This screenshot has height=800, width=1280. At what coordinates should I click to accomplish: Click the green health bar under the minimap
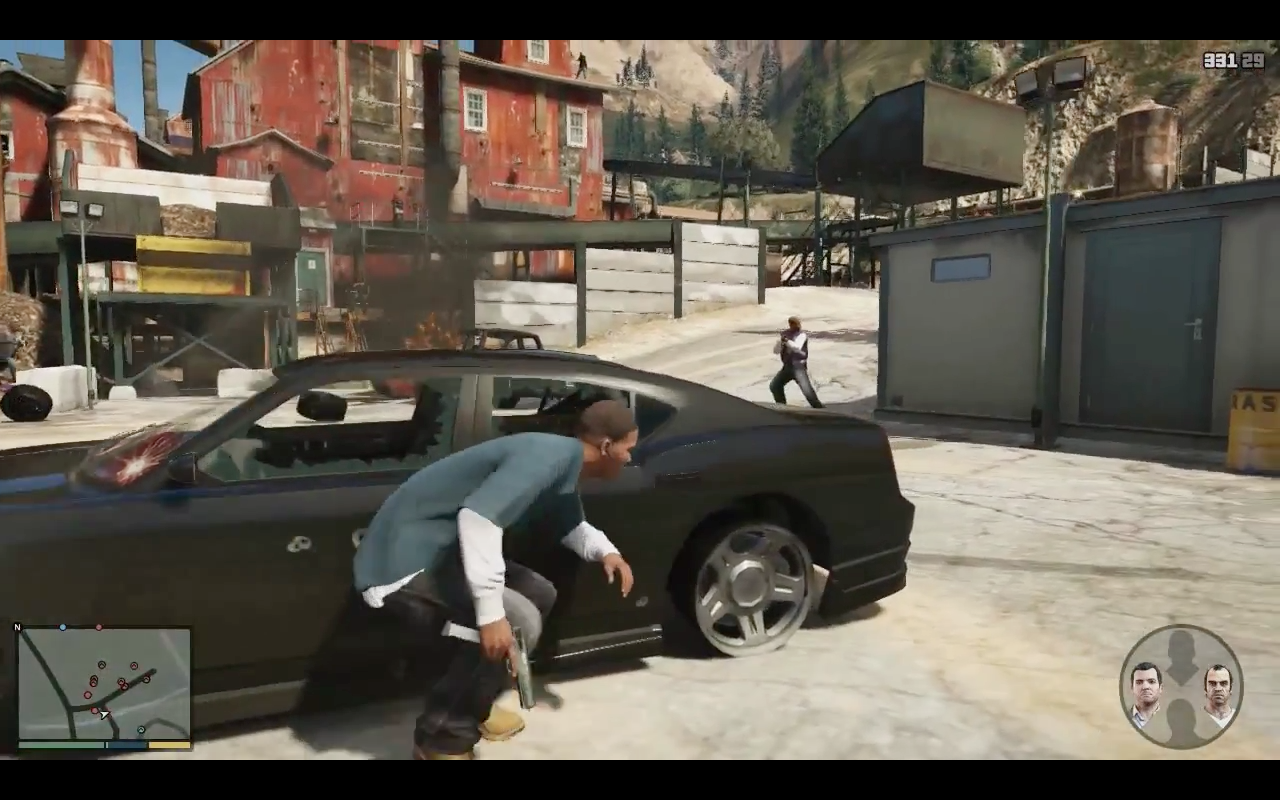(x=60, y=745)
